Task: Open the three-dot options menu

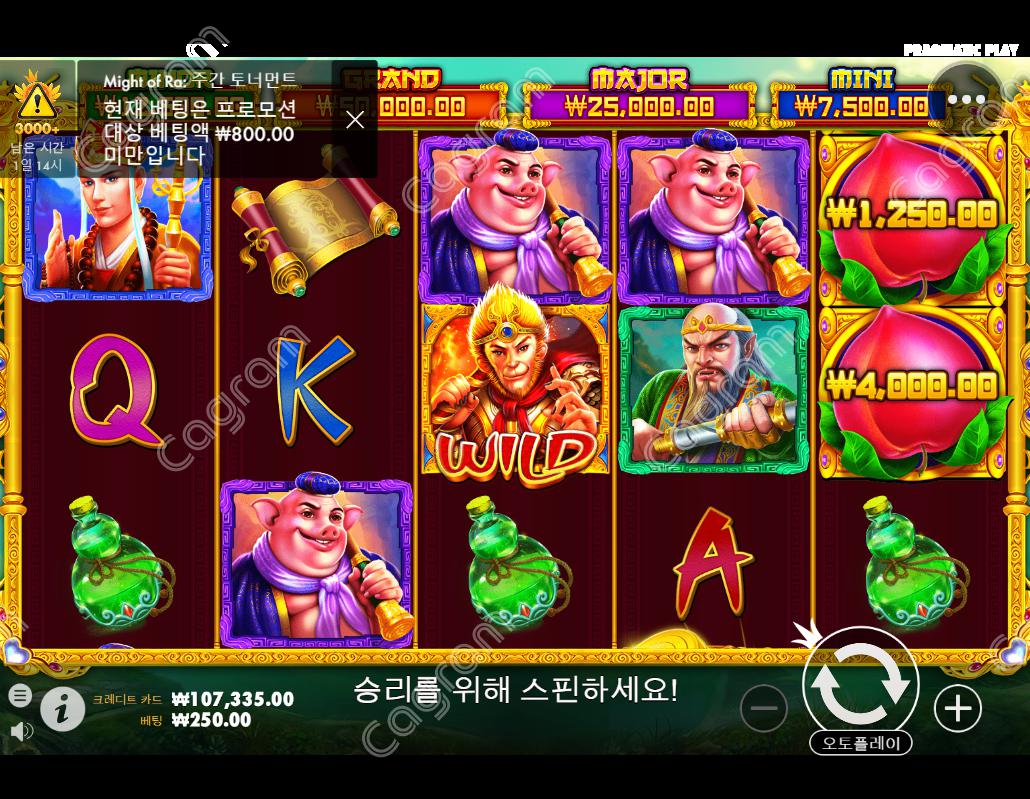Action: 966,99
